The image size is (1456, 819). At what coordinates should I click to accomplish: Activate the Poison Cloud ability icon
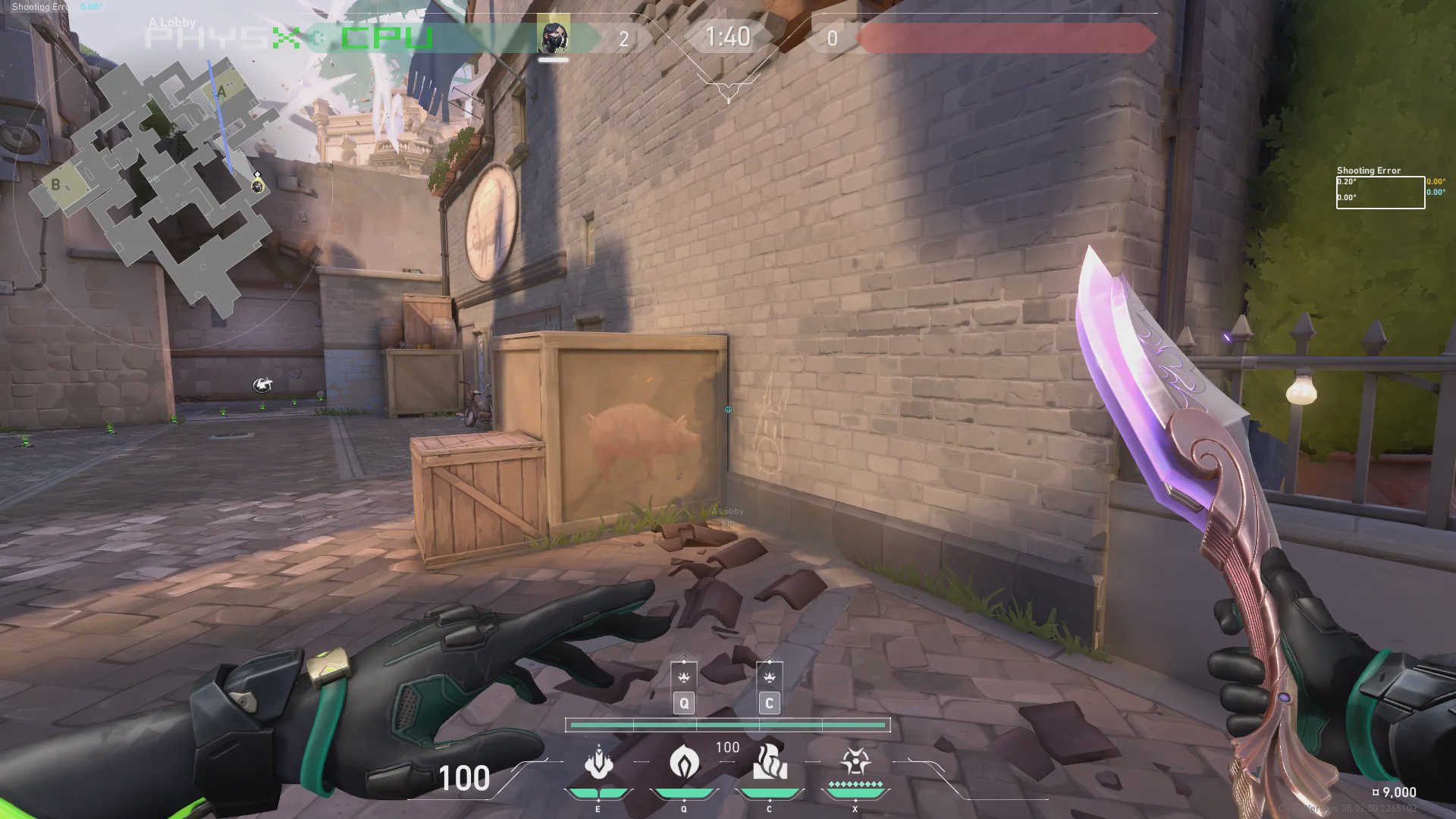[x=684, y=762]
